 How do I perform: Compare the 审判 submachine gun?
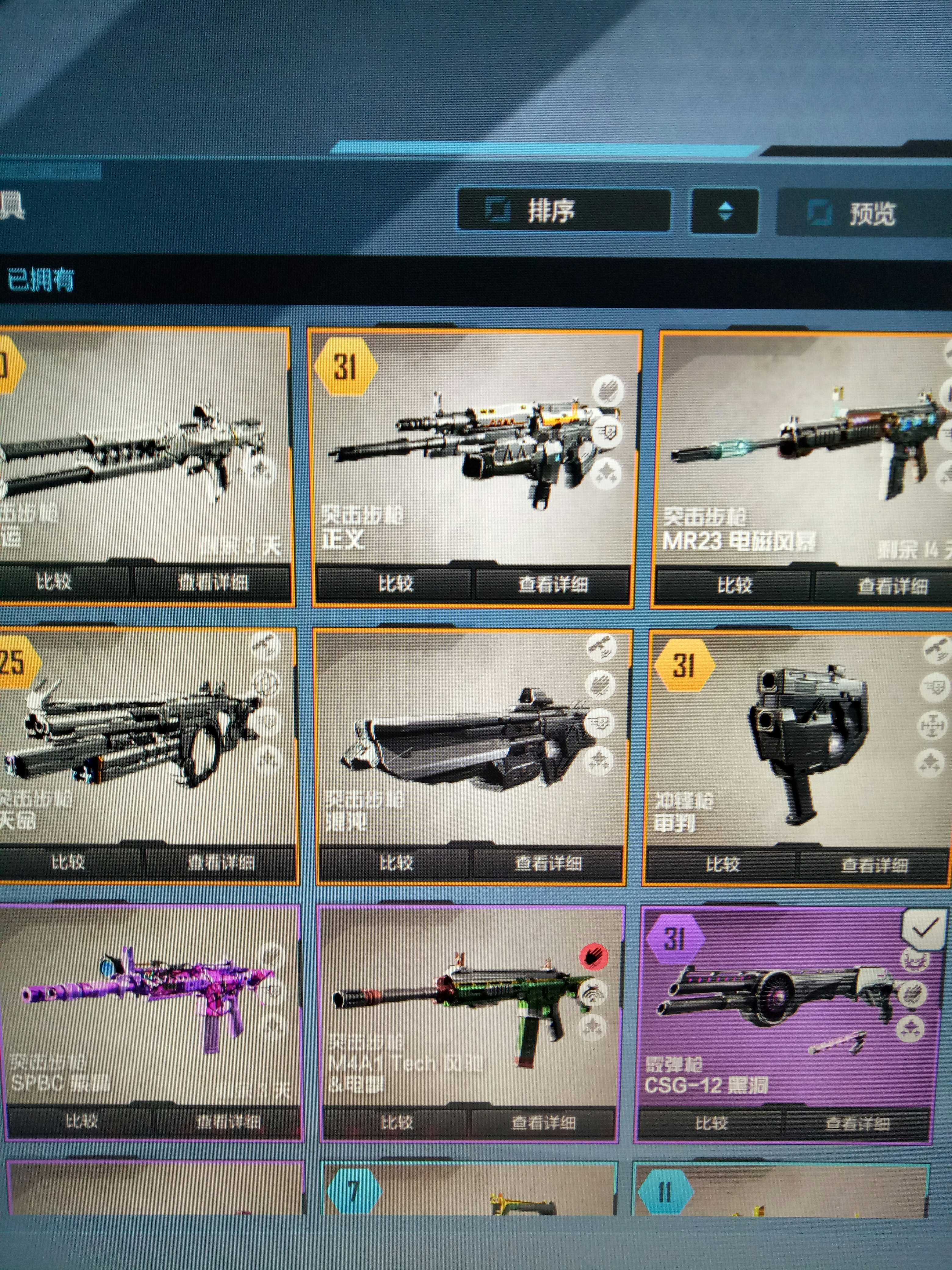[x=722, y=864]
